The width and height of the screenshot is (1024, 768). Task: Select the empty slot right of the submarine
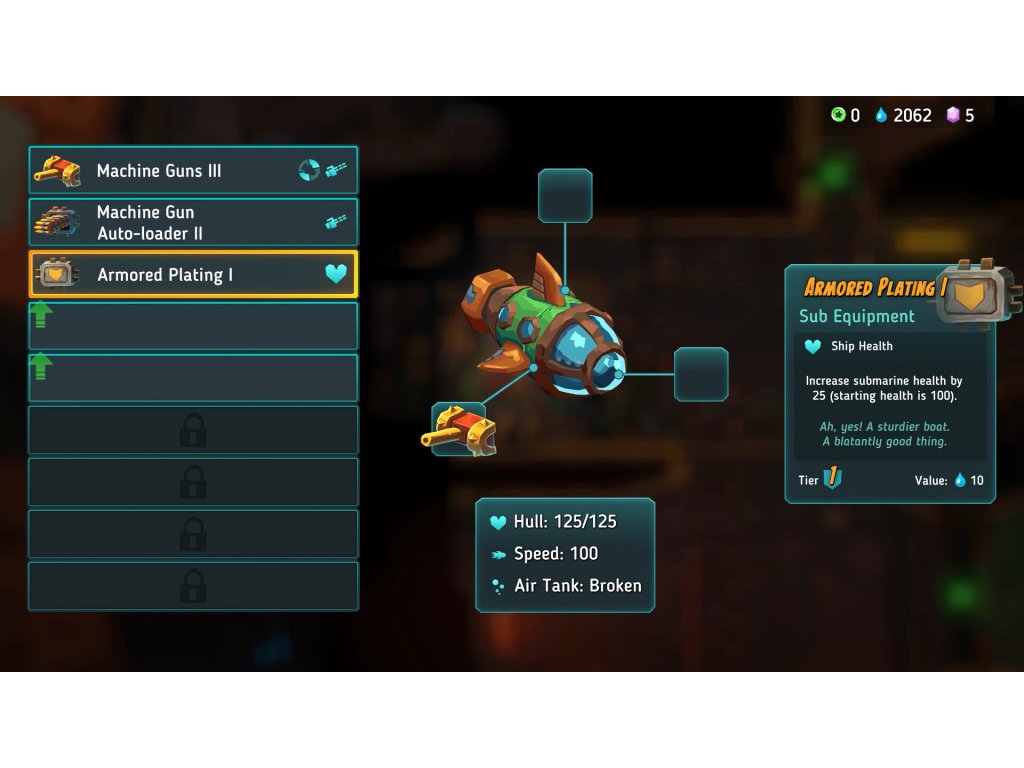point(701,374)
